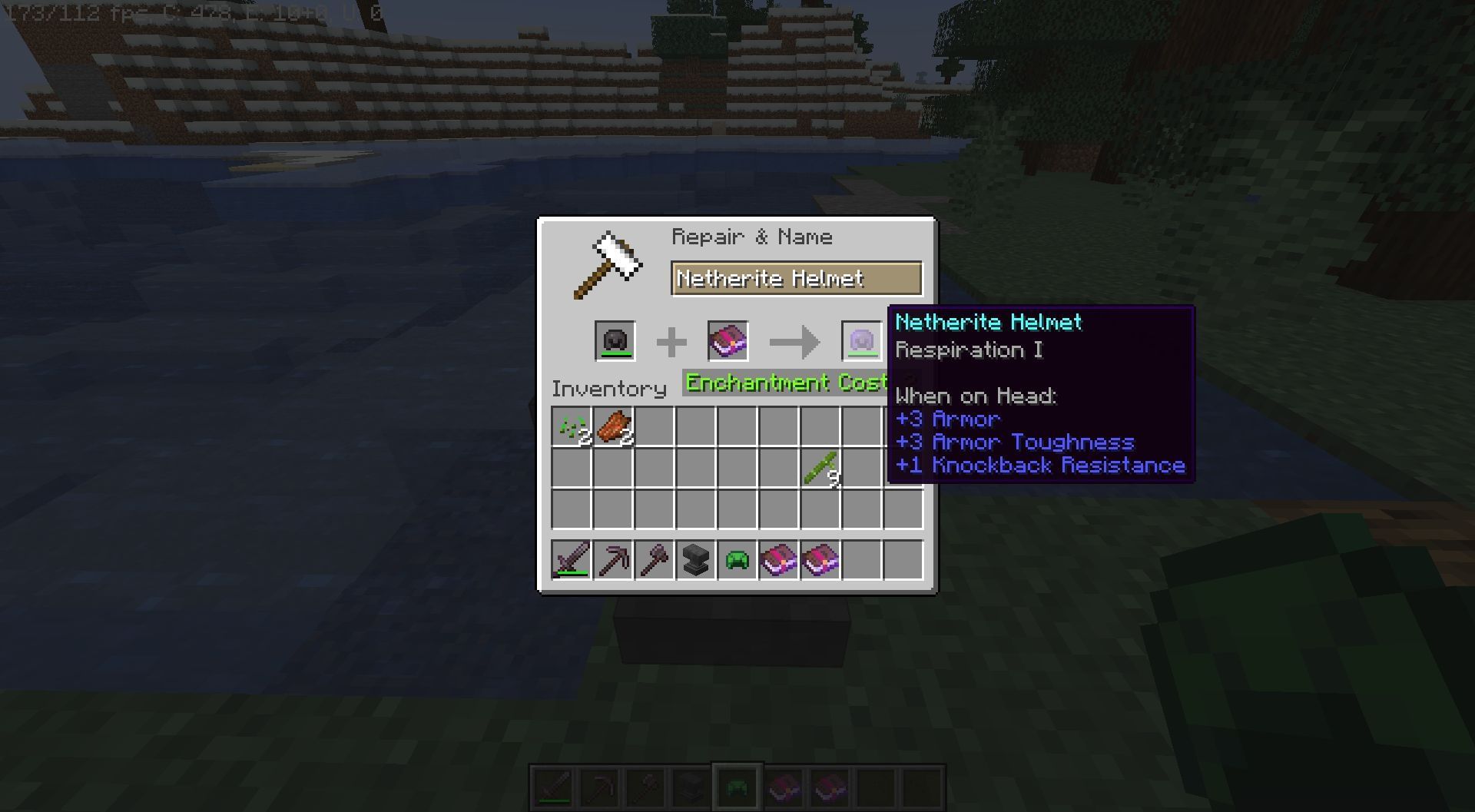
Task: Pick up the first enchanted book in inventory
Action: coord(779,560)
